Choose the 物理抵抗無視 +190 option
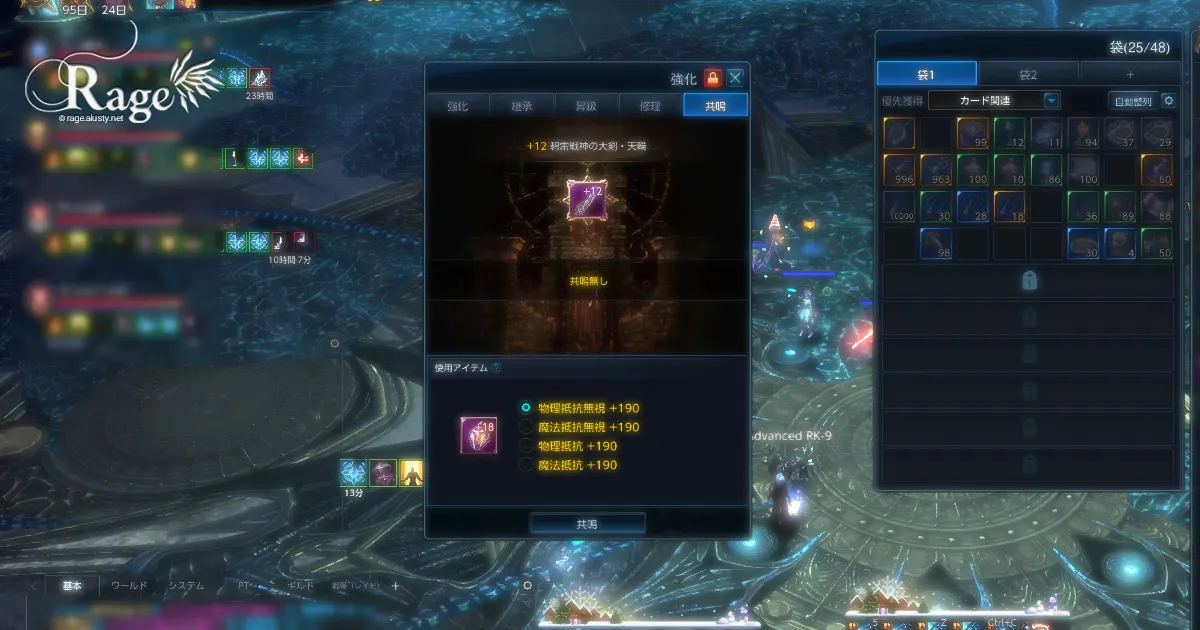This screenshot has height=630, width=1200. point(526,408)
